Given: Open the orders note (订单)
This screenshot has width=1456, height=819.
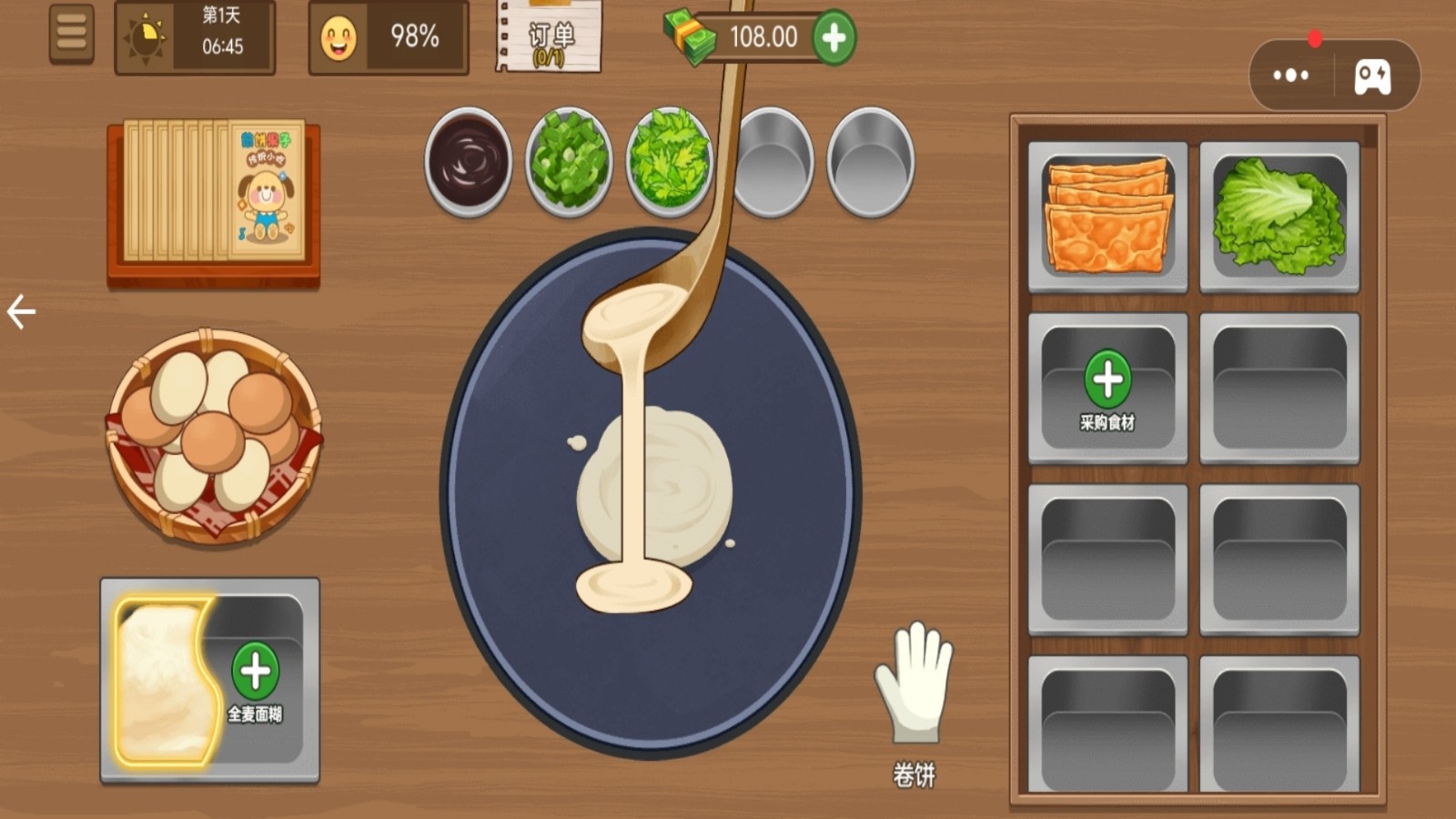Looking at the screenshot, I should 550,38.
